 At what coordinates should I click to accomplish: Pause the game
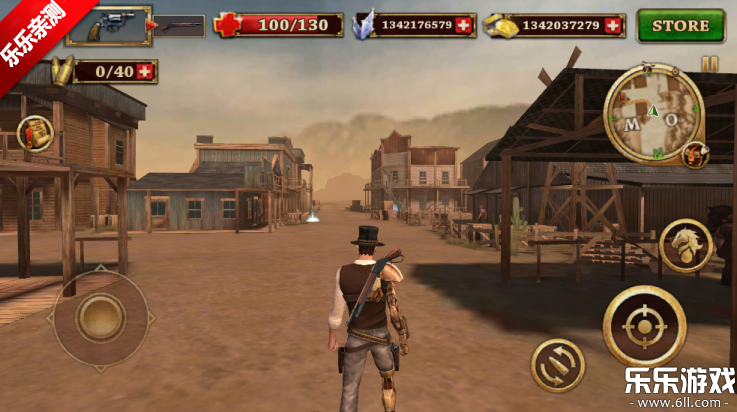[709, 64]
